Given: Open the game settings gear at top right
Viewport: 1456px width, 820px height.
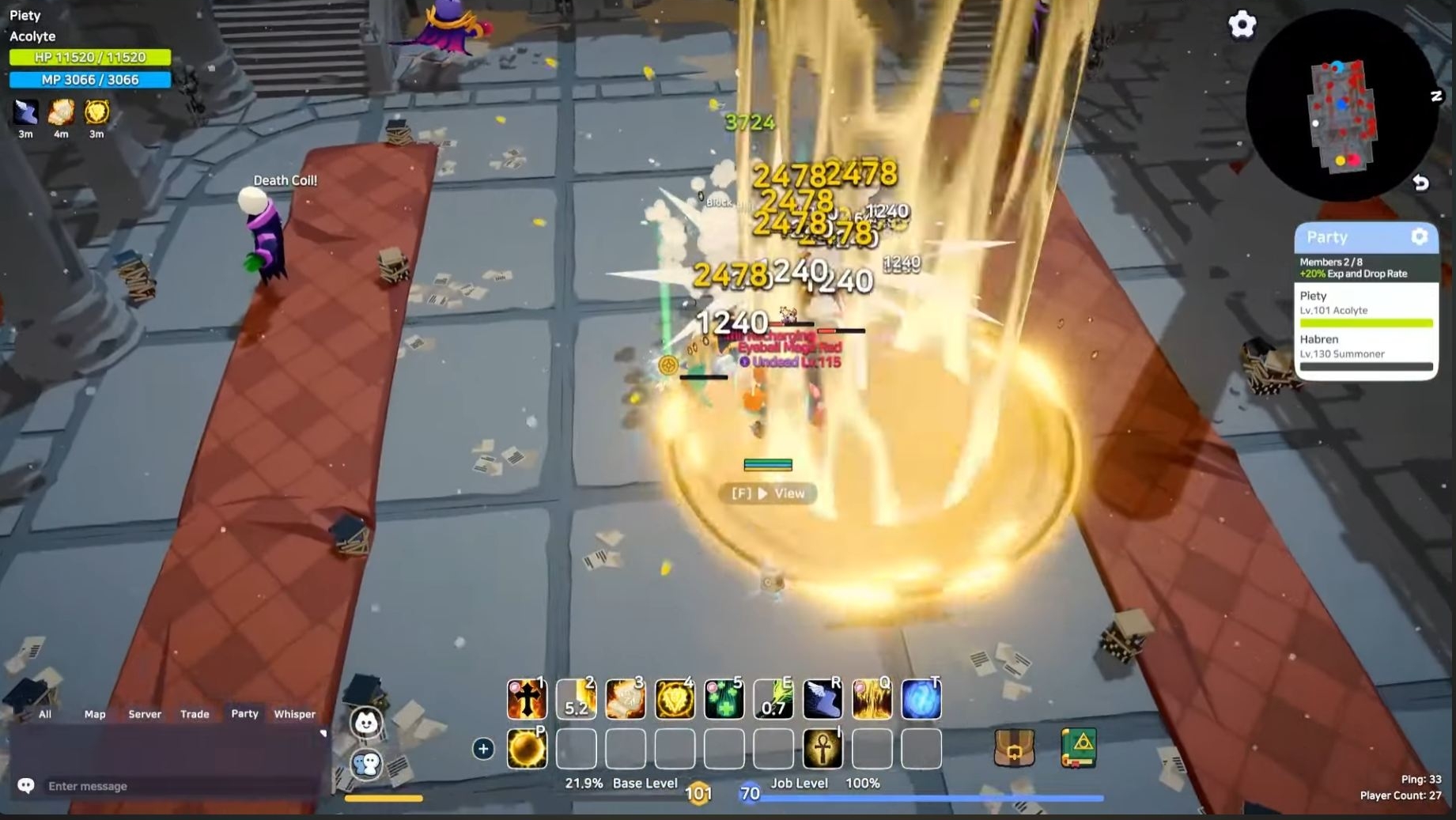Looking at the screenshot, I should click(x=1242, y=25).
